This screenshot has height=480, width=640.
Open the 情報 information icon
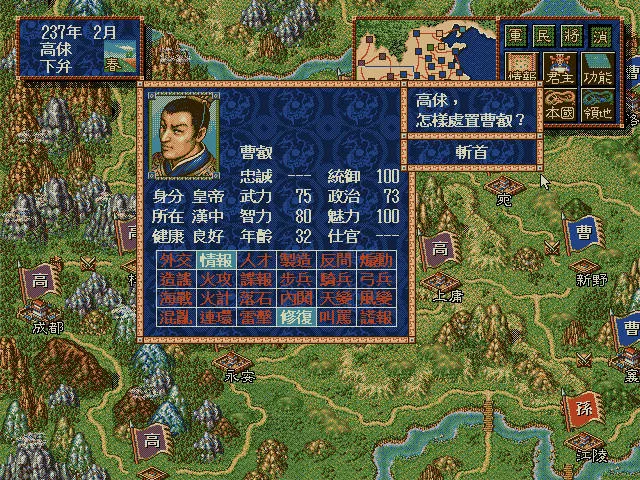521,67
